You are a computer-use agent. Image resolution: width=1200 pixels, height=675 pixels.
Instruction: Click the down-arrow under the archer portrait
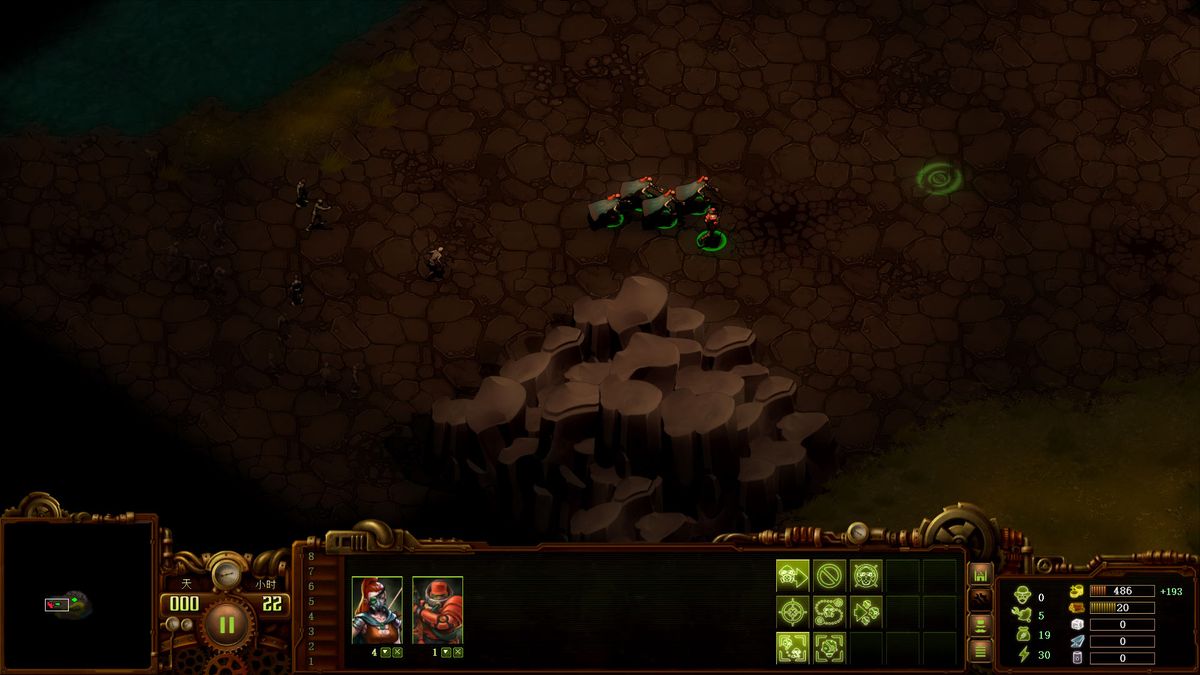[x=385, y=652]
